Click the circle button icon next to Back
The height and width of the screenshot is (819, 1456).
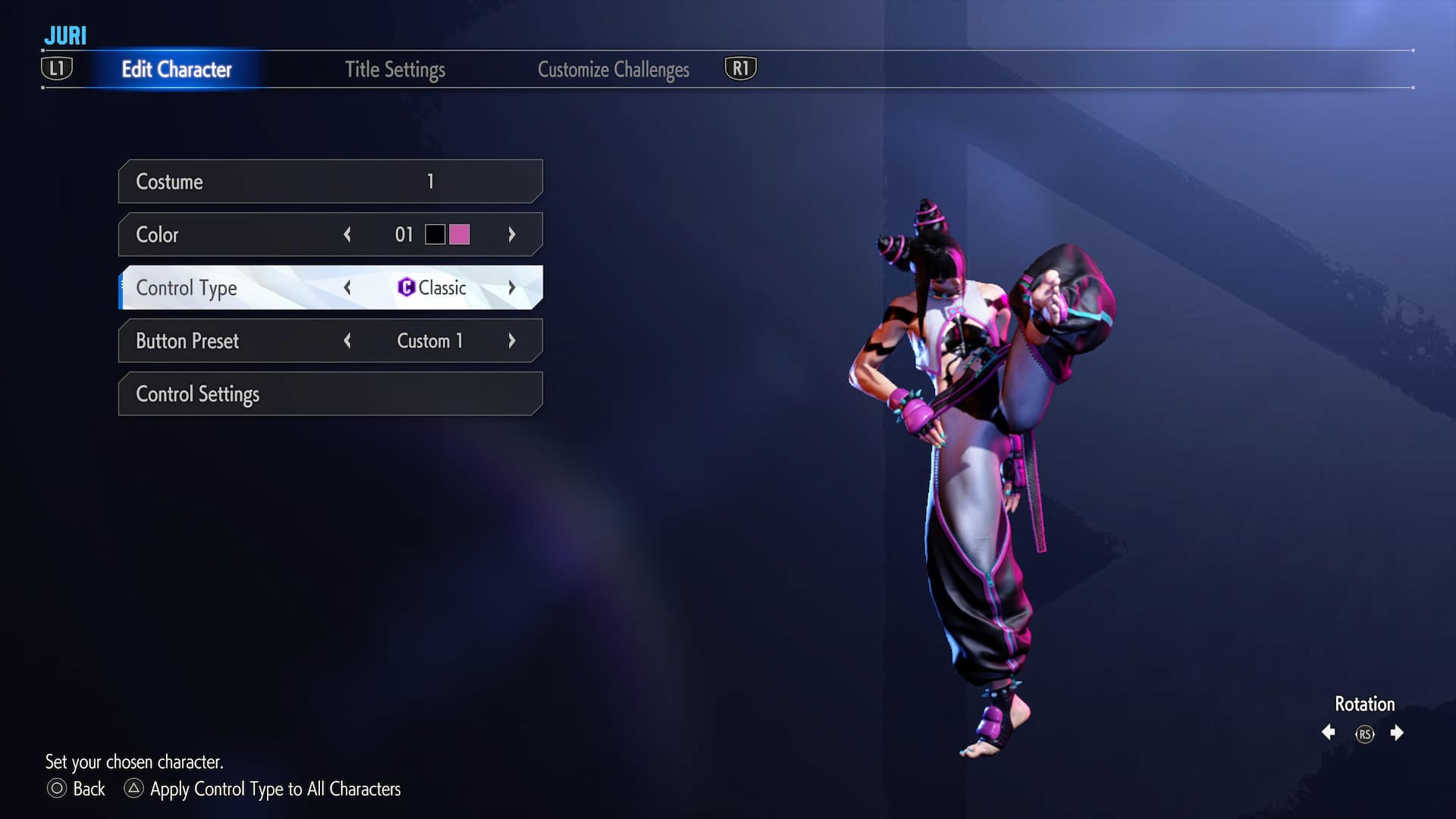(56, 789)
